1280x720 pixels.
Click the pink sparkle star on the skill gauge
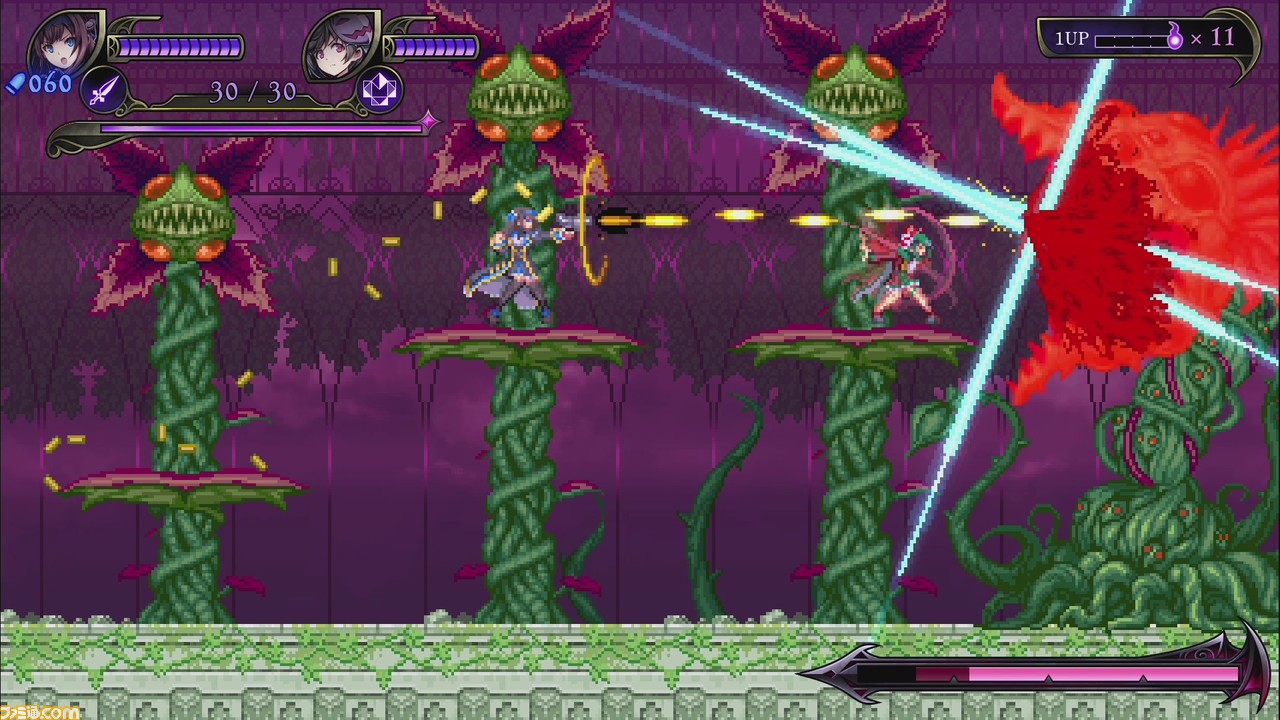[428, 122]
